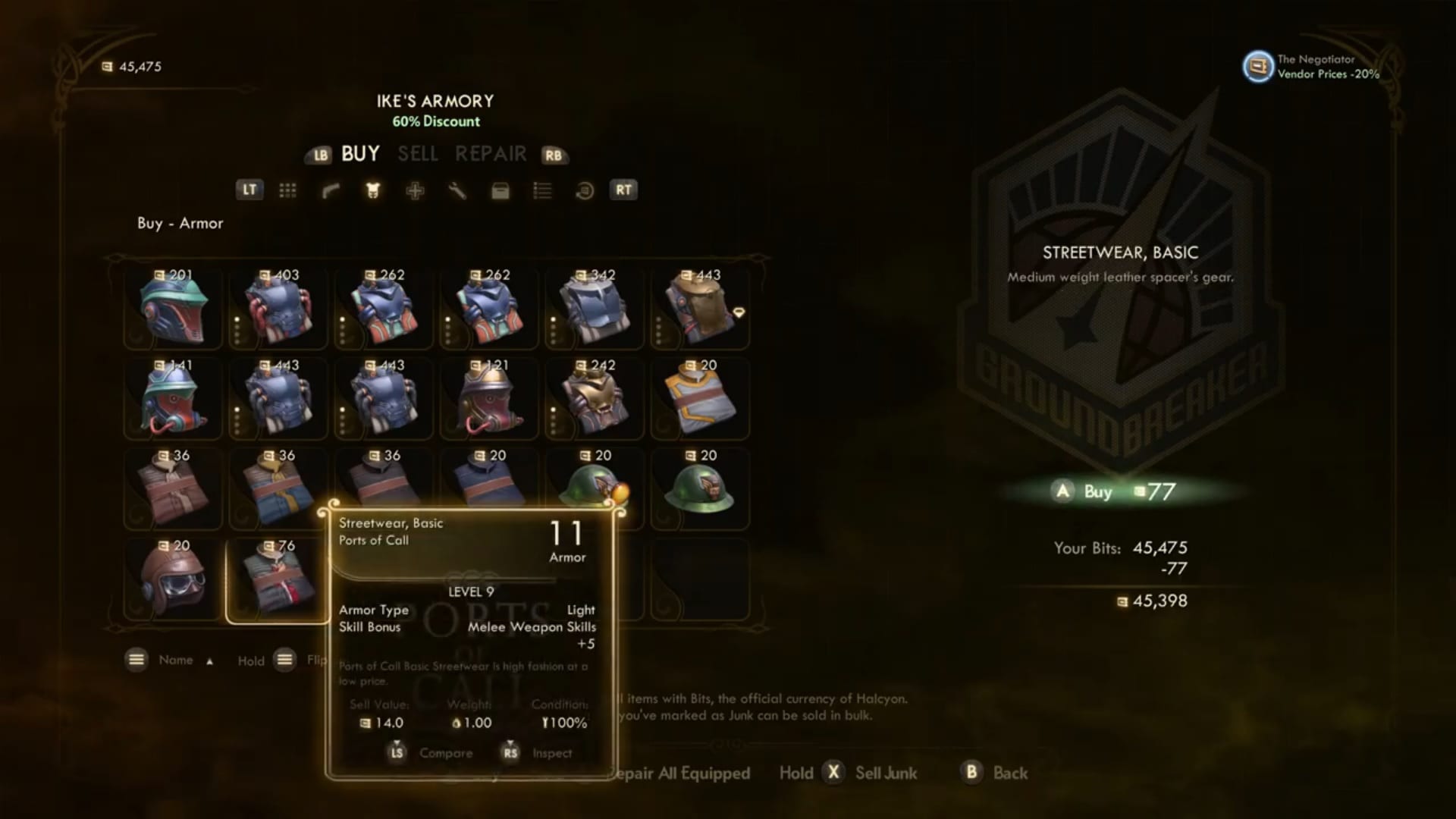Switch to the SELL tab
1456x819 pixels.
(x=418, y=154)
